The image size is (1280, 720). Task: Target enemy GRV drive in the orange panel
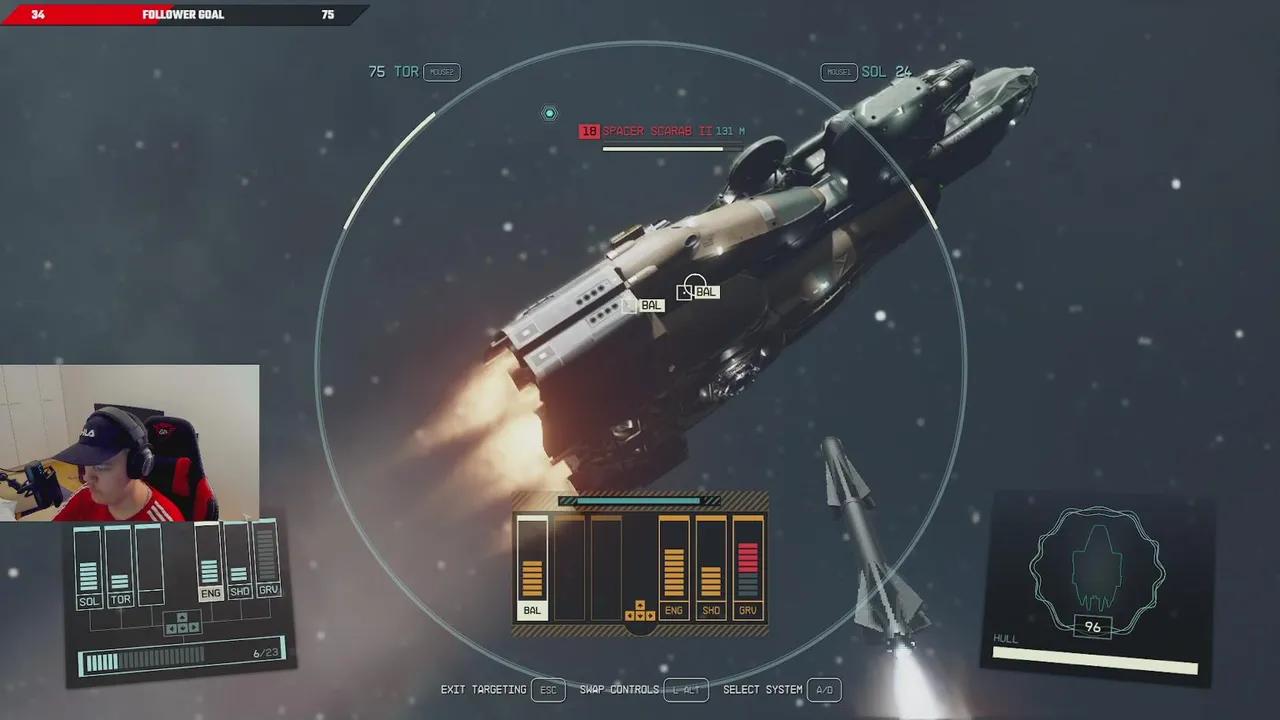pyautogui.click(x=748, y=569)
